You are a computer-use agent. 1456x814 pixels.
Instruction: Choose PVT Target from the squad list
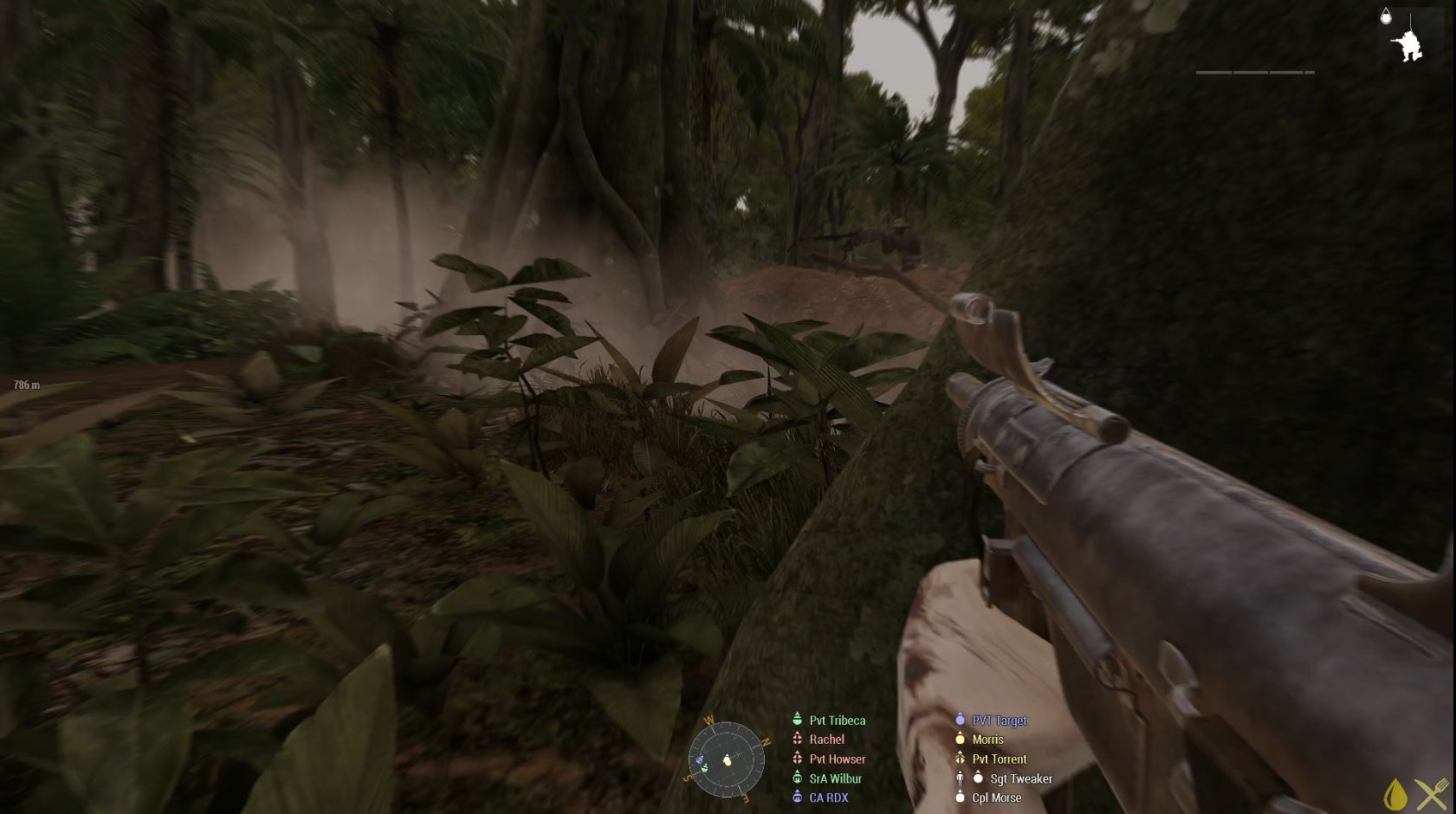click(x=999, y=720)
